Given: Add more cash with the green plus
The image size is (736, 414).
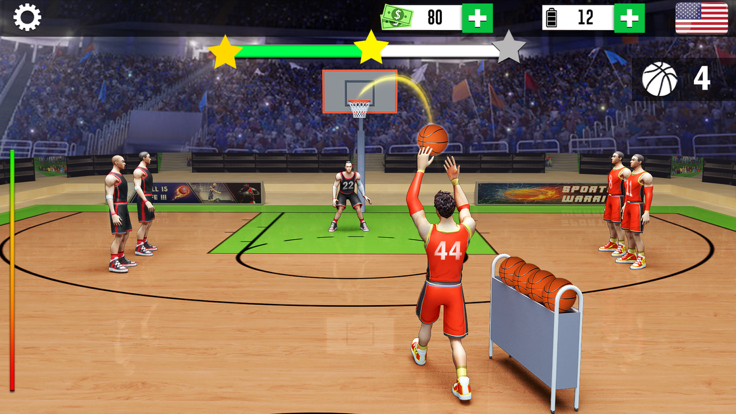Looking at the screenshot, I should point(478,18).
